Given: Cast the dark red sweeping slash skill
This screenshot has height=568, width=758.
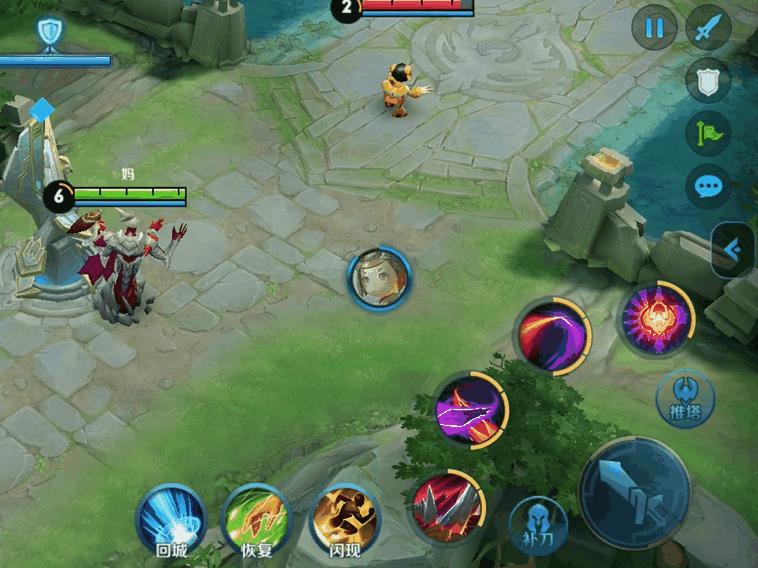Looking at the screenshot, I should 551,335.
